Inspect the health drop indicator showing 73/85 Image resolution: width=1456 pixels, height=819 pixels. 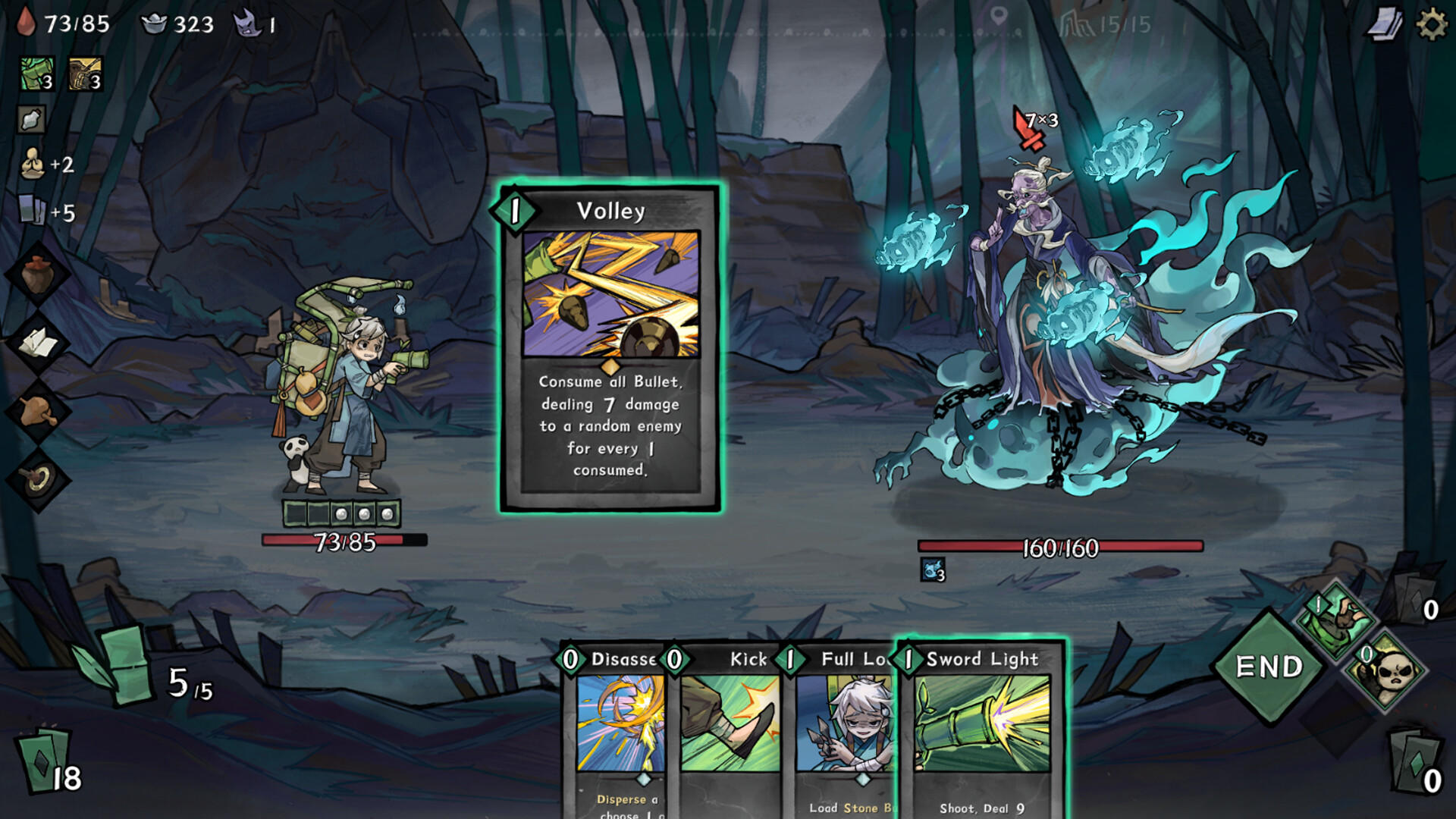coord(53,23)
